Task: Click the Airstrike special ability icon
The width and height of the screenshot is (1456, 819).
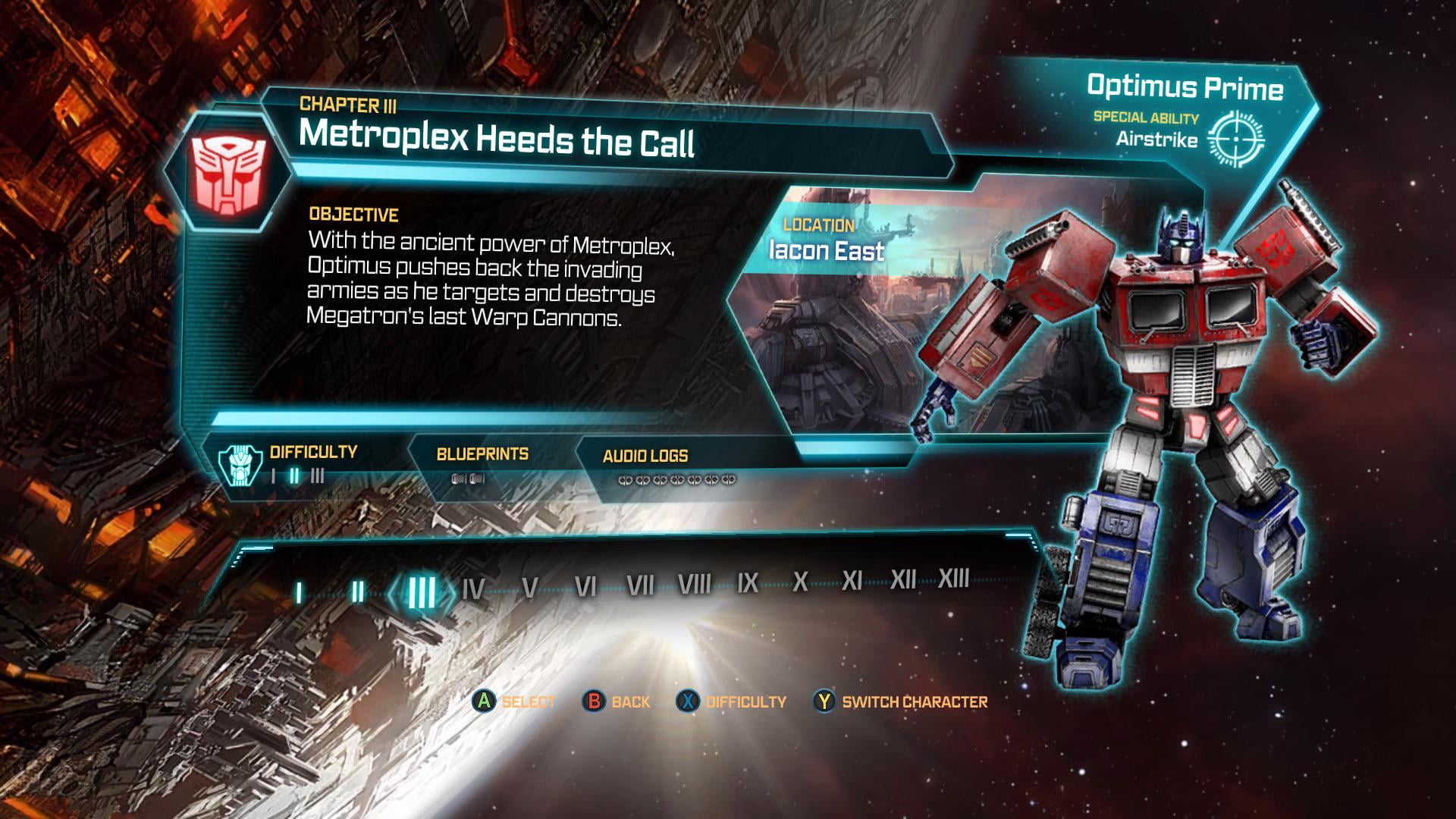Action: (1235, 139)
